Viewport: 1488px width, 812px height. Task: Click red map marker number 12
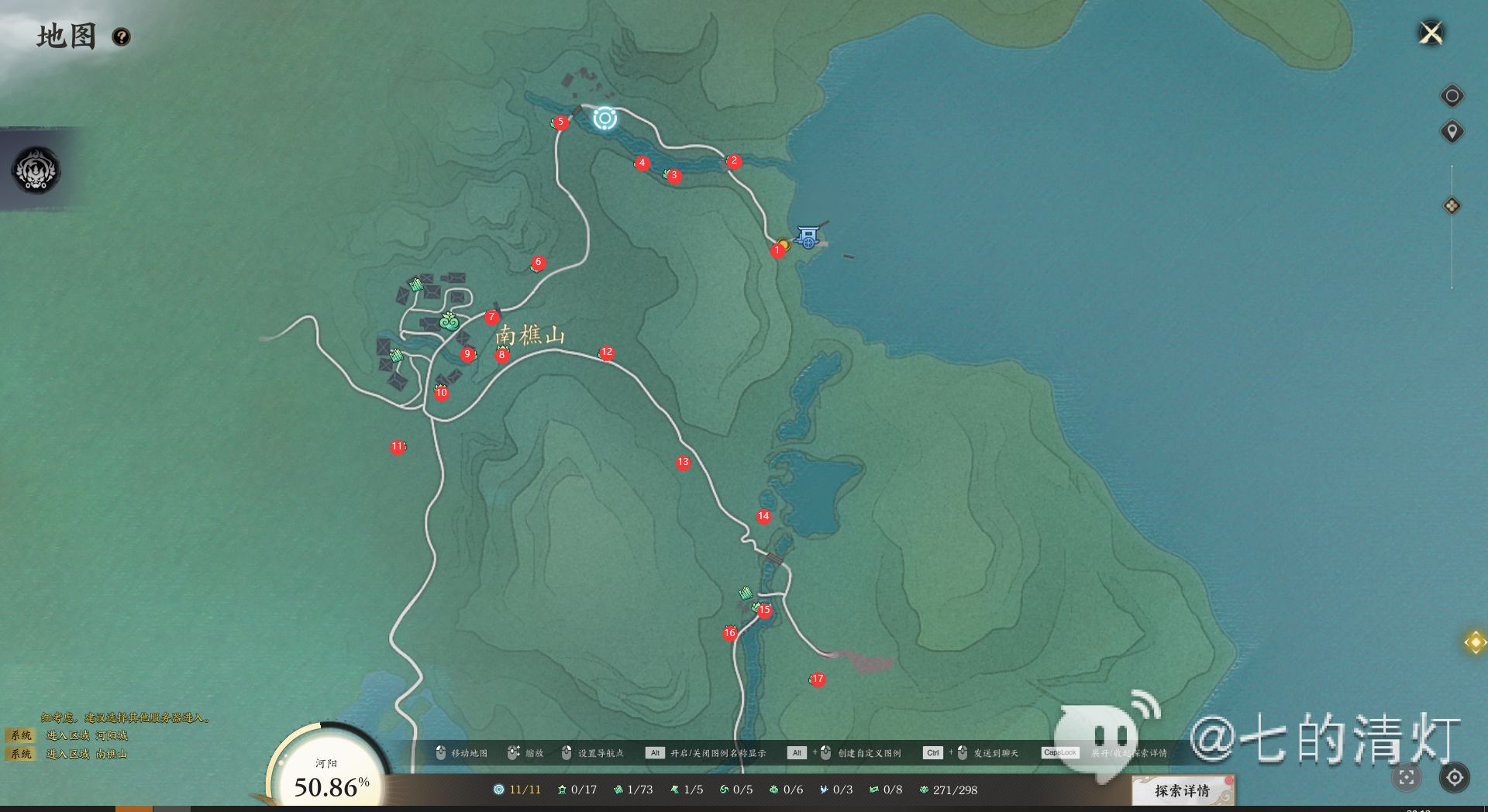pos(607,353)
